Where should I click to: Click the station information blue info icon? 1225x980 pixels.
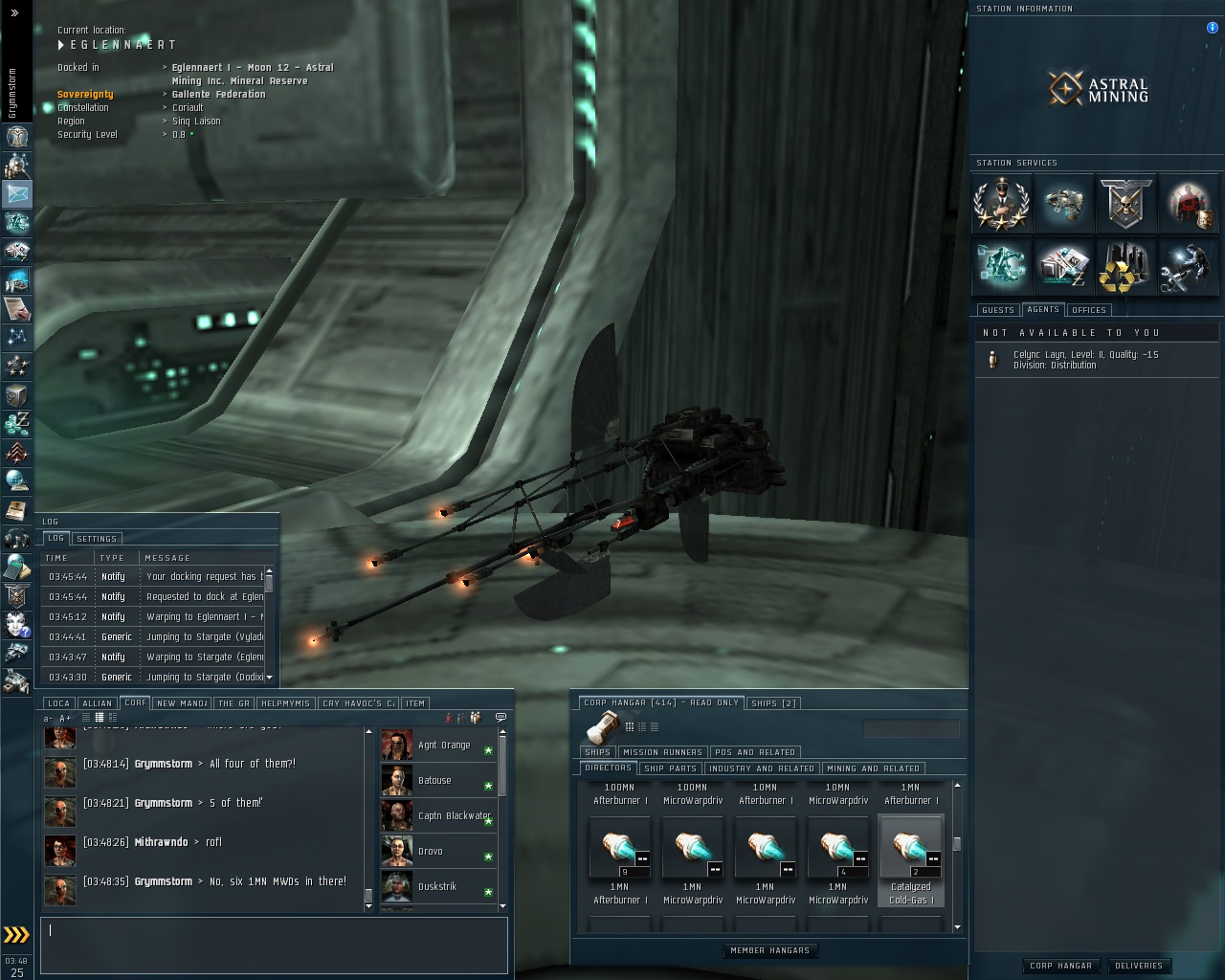[1212, 28]
